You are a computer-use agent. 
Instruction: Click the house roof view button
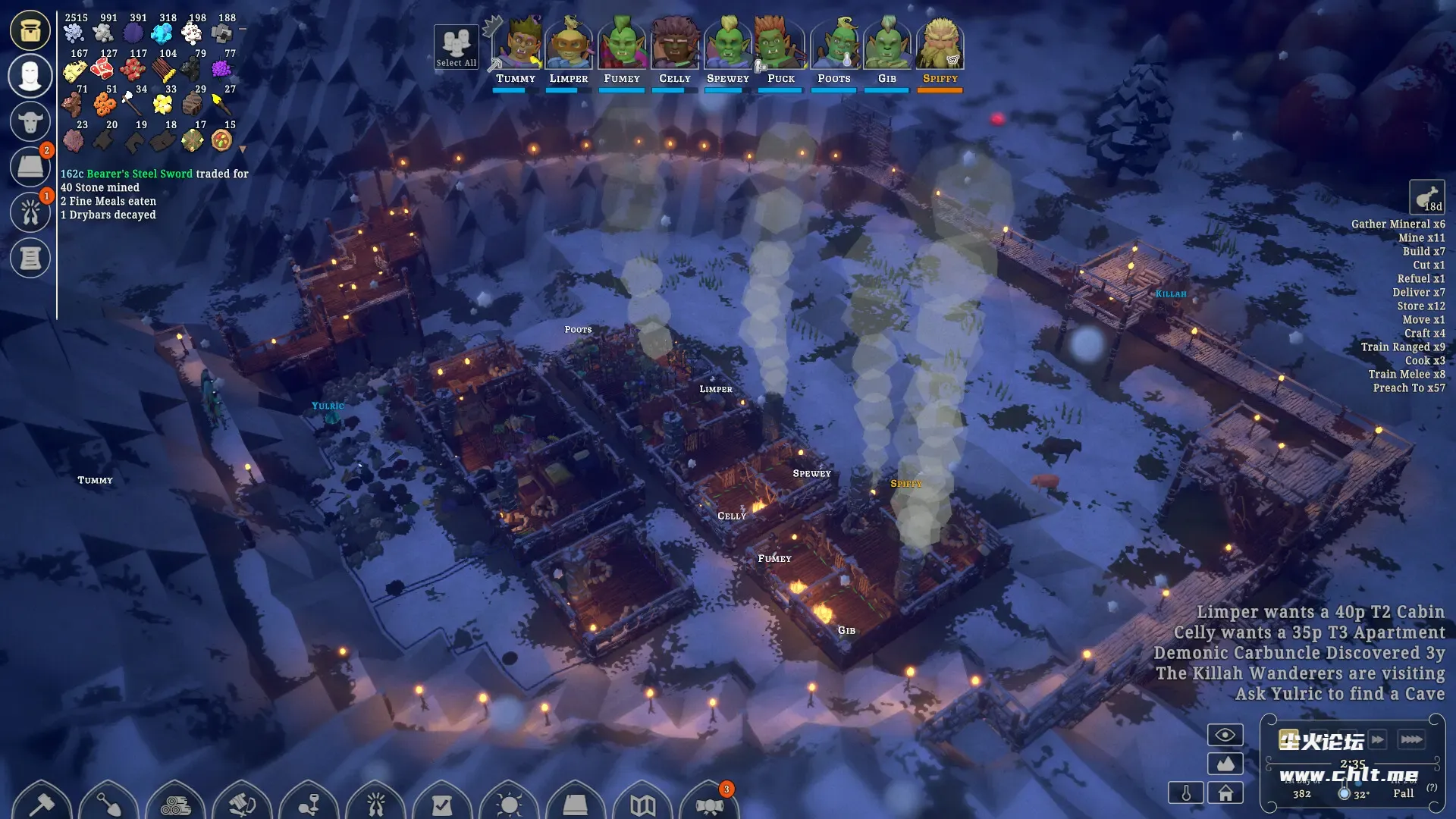click(x=1225, y=793)
